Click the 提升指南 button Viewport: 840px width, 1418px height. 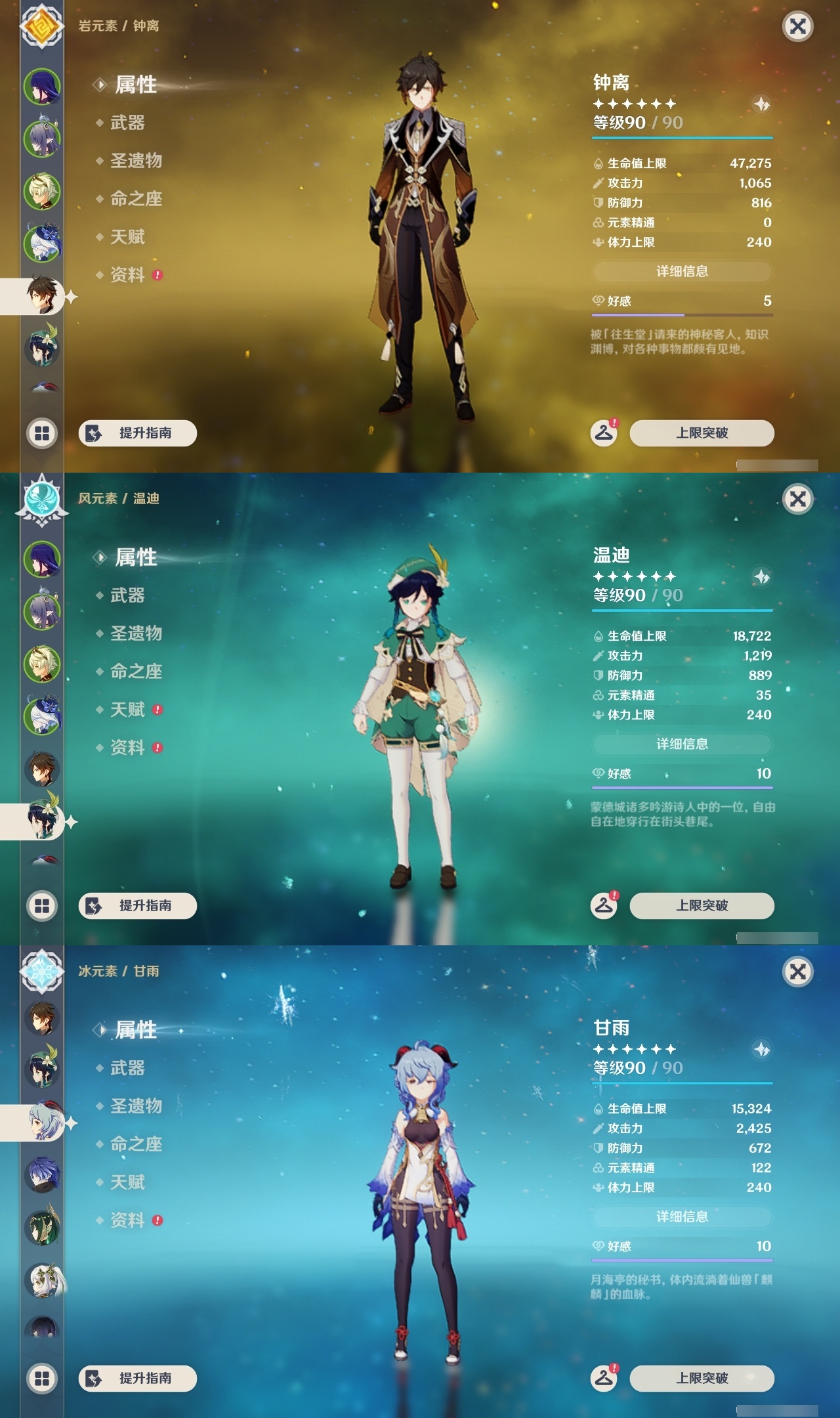click(136, 433)
